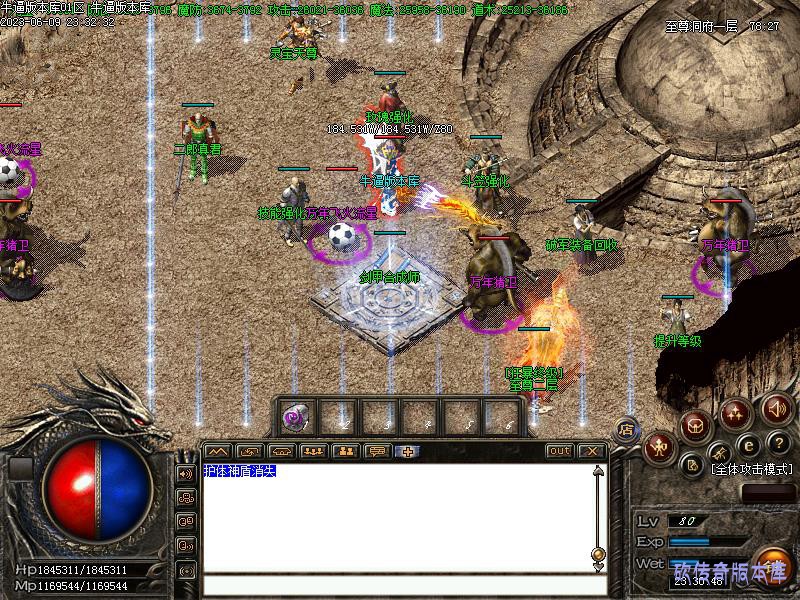This screenshot has width=800, height=600.
Task: Click the 'out' logout button
Action: [560, 451]
